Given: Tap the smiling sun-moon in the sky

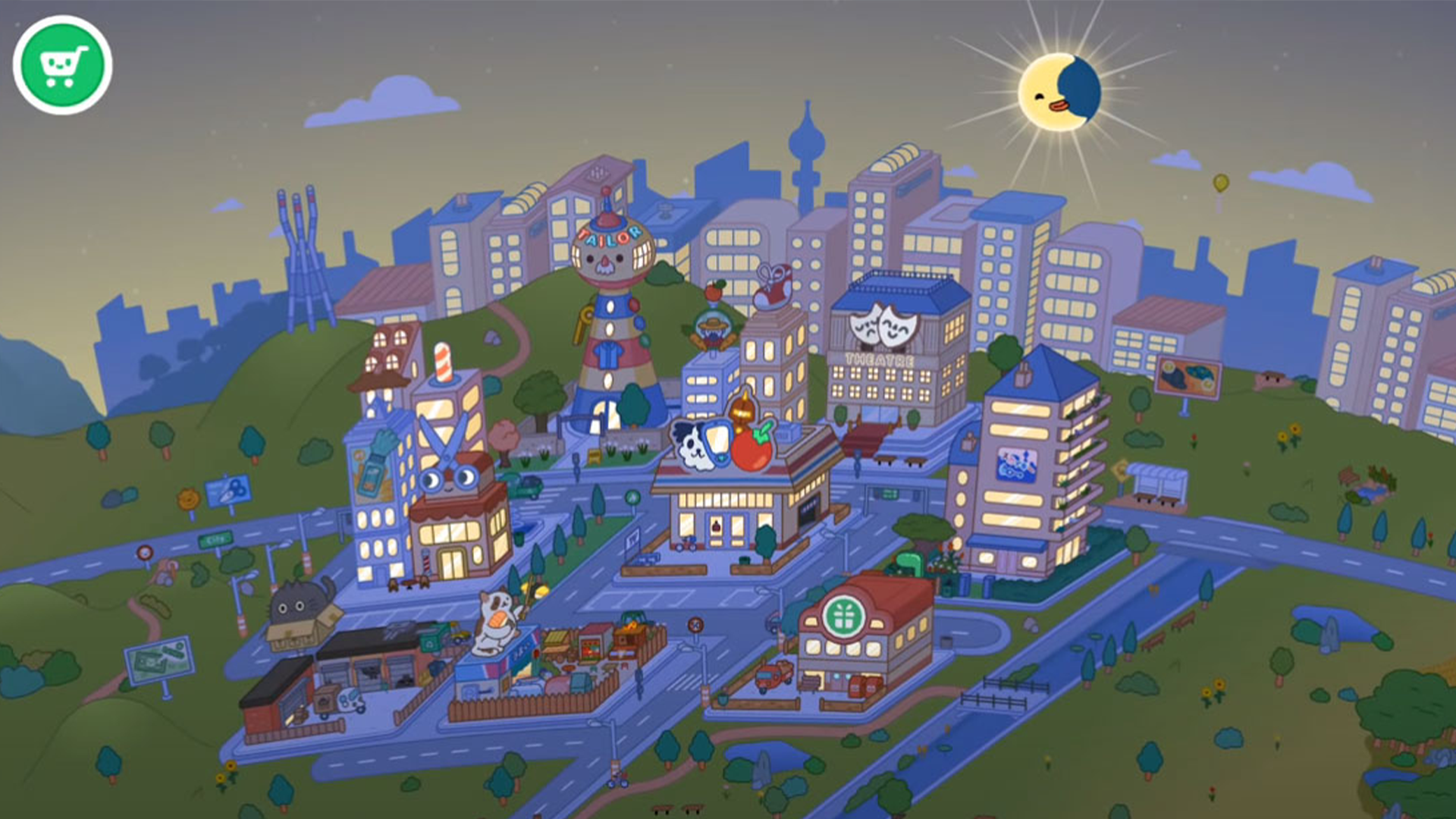Looking at the screenshot, I should coord(1060,89).
